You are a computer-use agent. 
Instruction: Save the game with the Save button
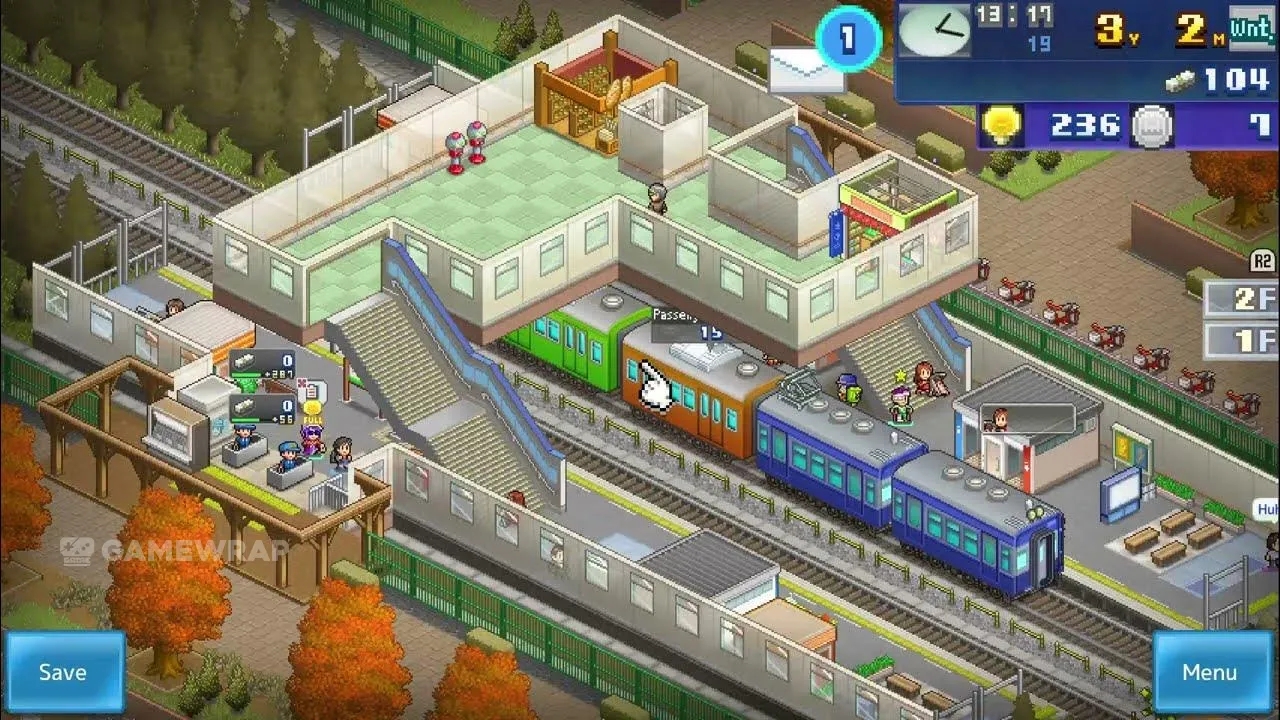(63, 672)
